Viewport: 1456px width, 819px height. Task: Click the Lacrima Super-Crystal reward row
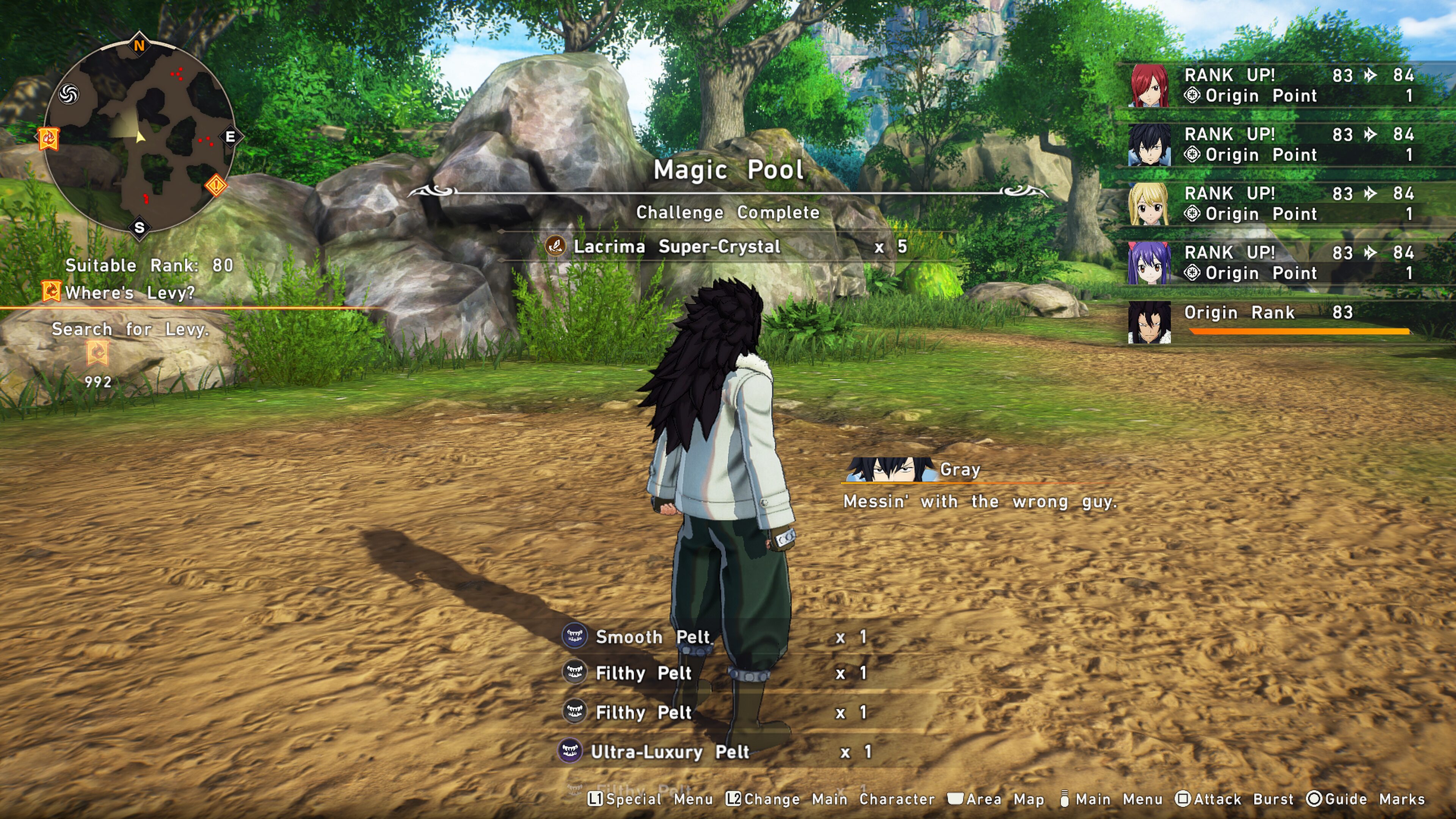coord(726,246)
